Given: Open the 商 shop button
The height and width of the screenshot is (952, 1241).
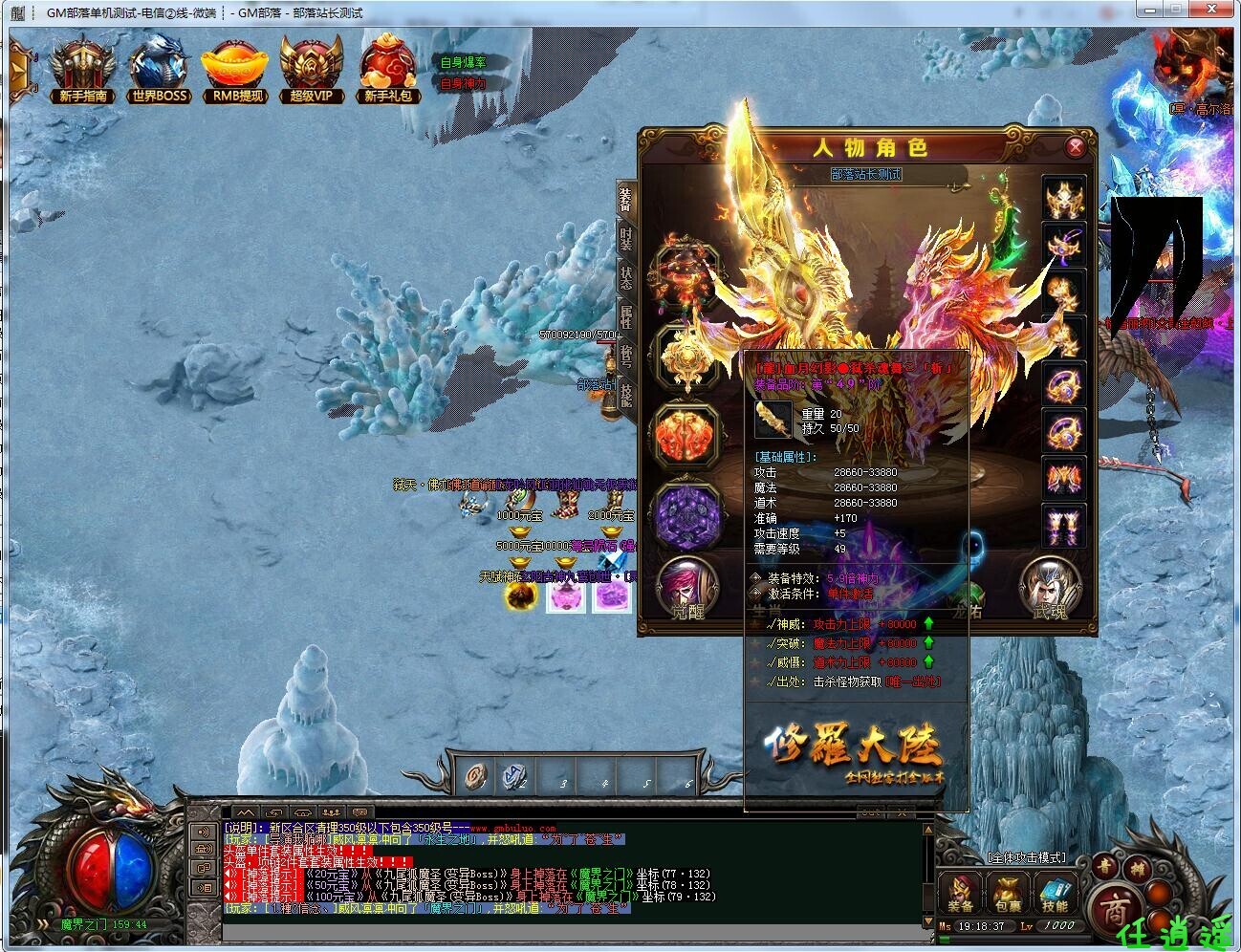Looking at the screenshot, I should click(1111, 903).
